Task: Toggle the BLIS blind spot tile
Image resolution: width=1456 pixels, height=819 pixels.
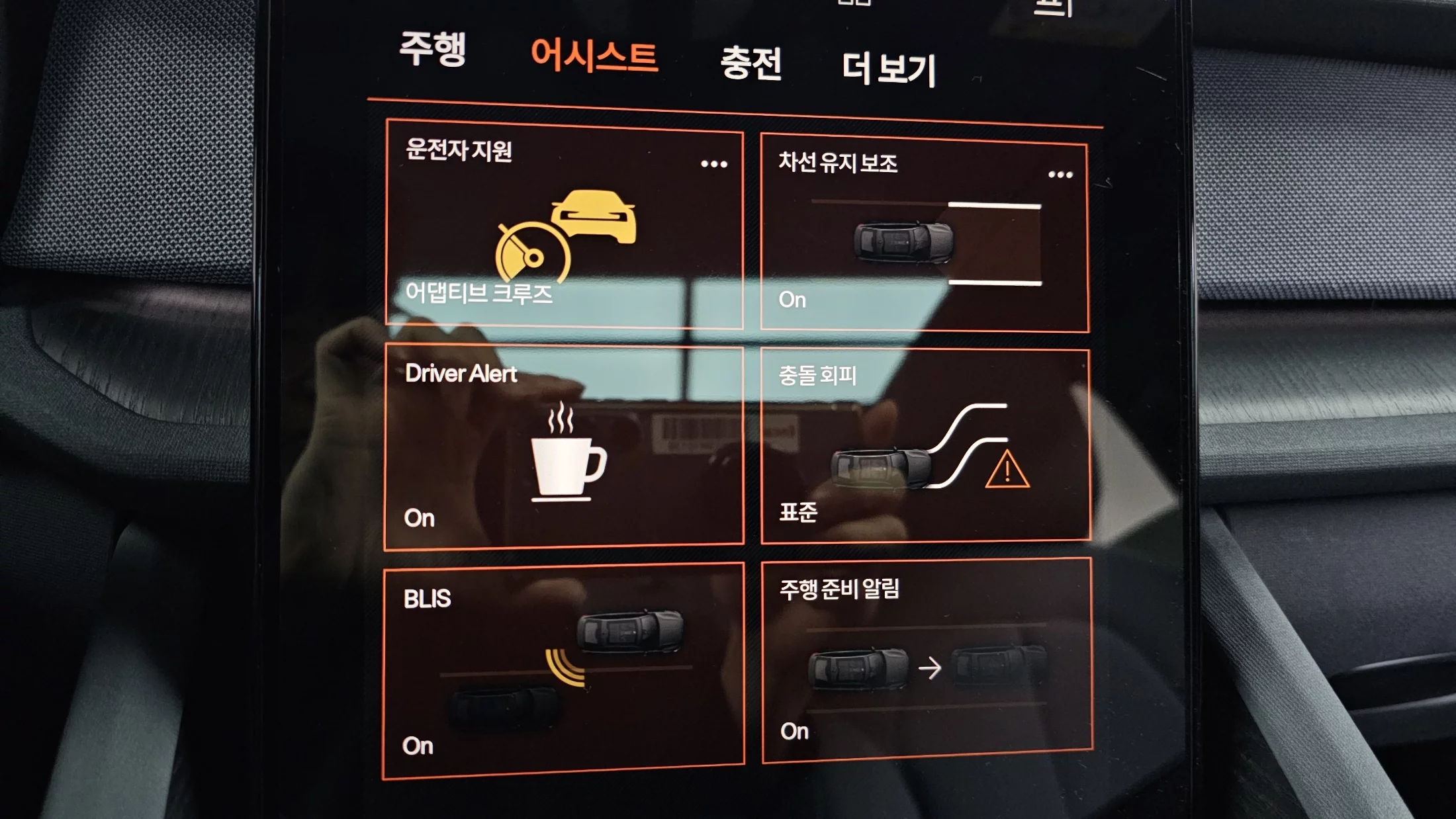Action: [564, 671]
